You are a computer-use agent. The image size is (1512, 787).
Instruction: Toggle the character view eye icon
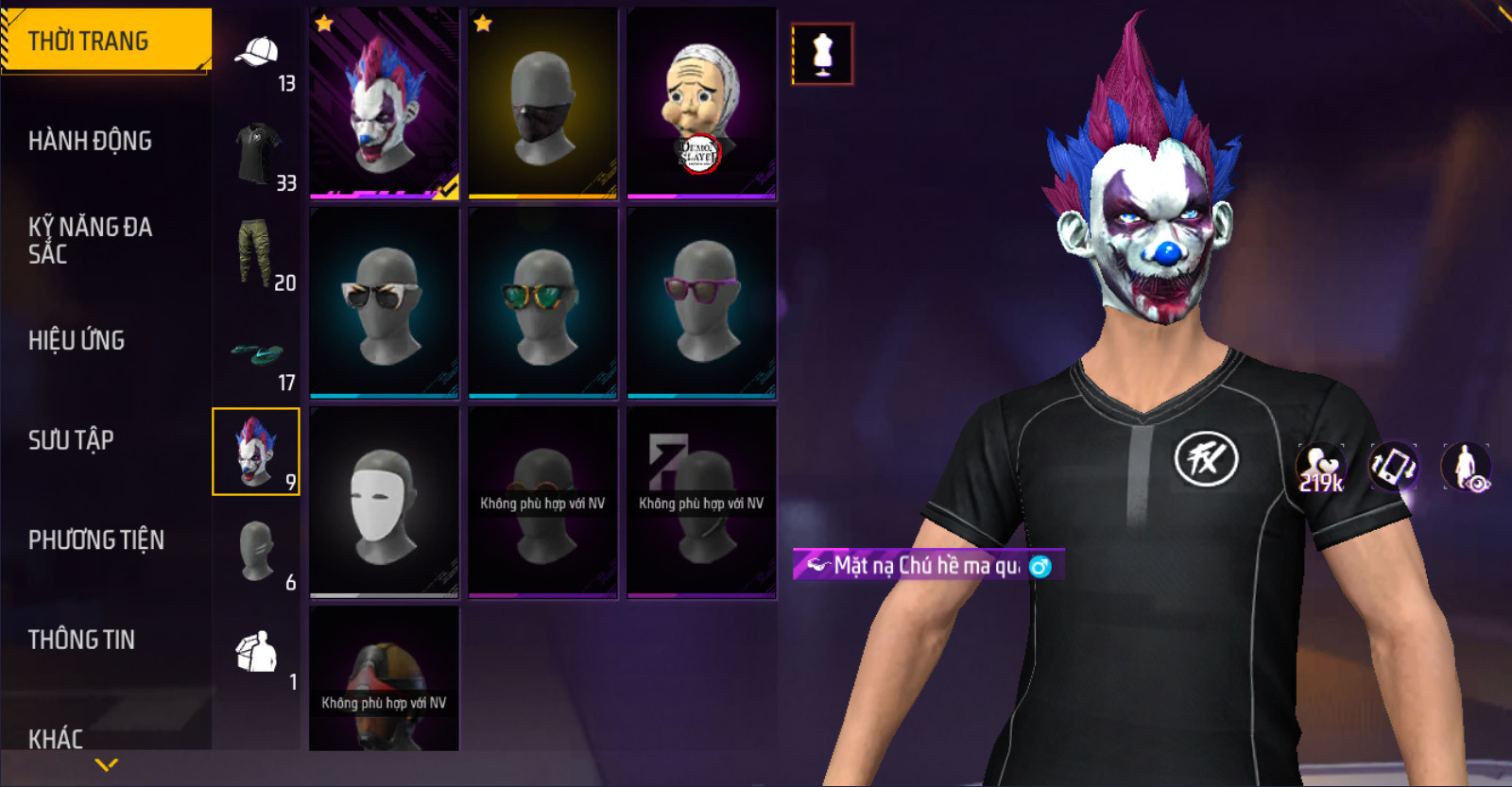tap(1466, 467)
